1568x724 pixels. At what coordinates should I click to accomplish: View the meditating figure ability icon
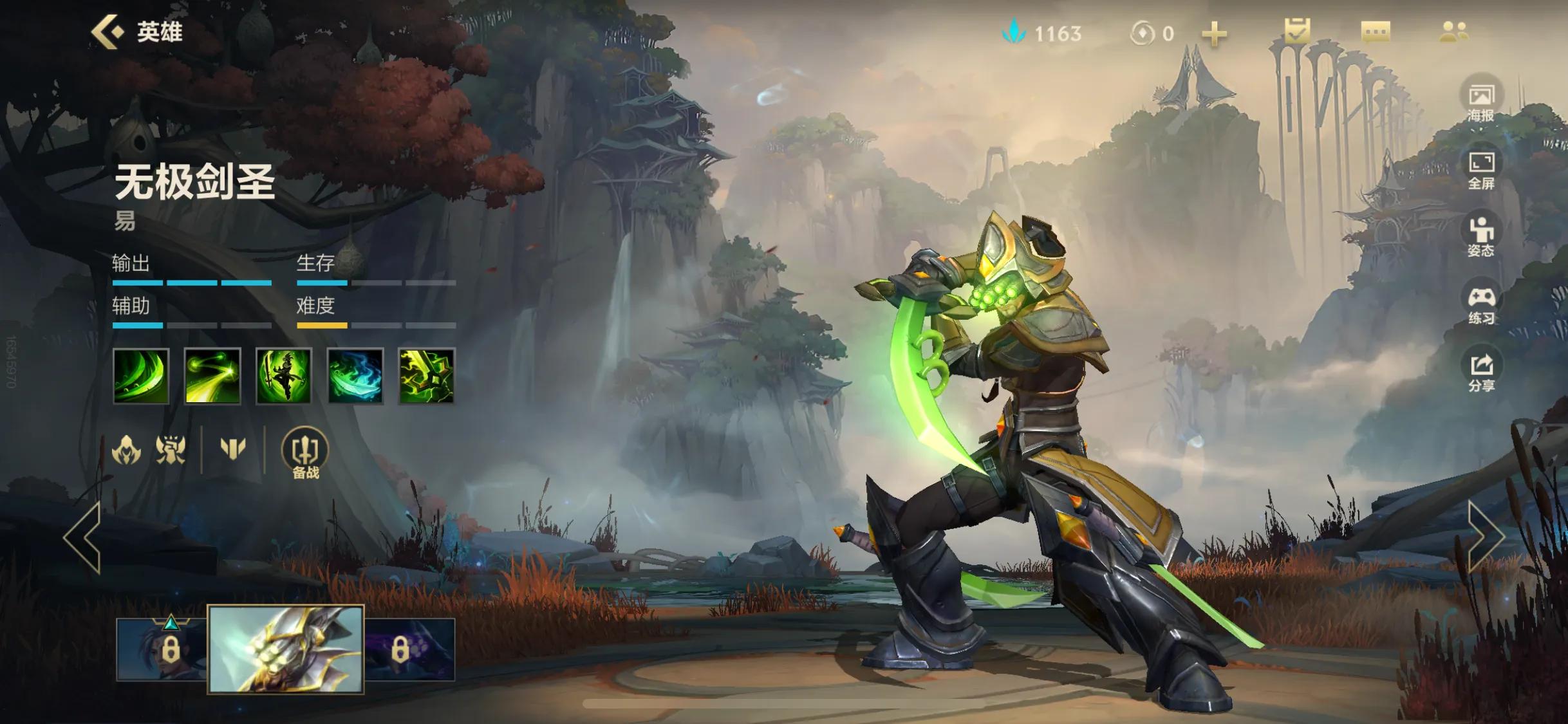click(284, 376)
